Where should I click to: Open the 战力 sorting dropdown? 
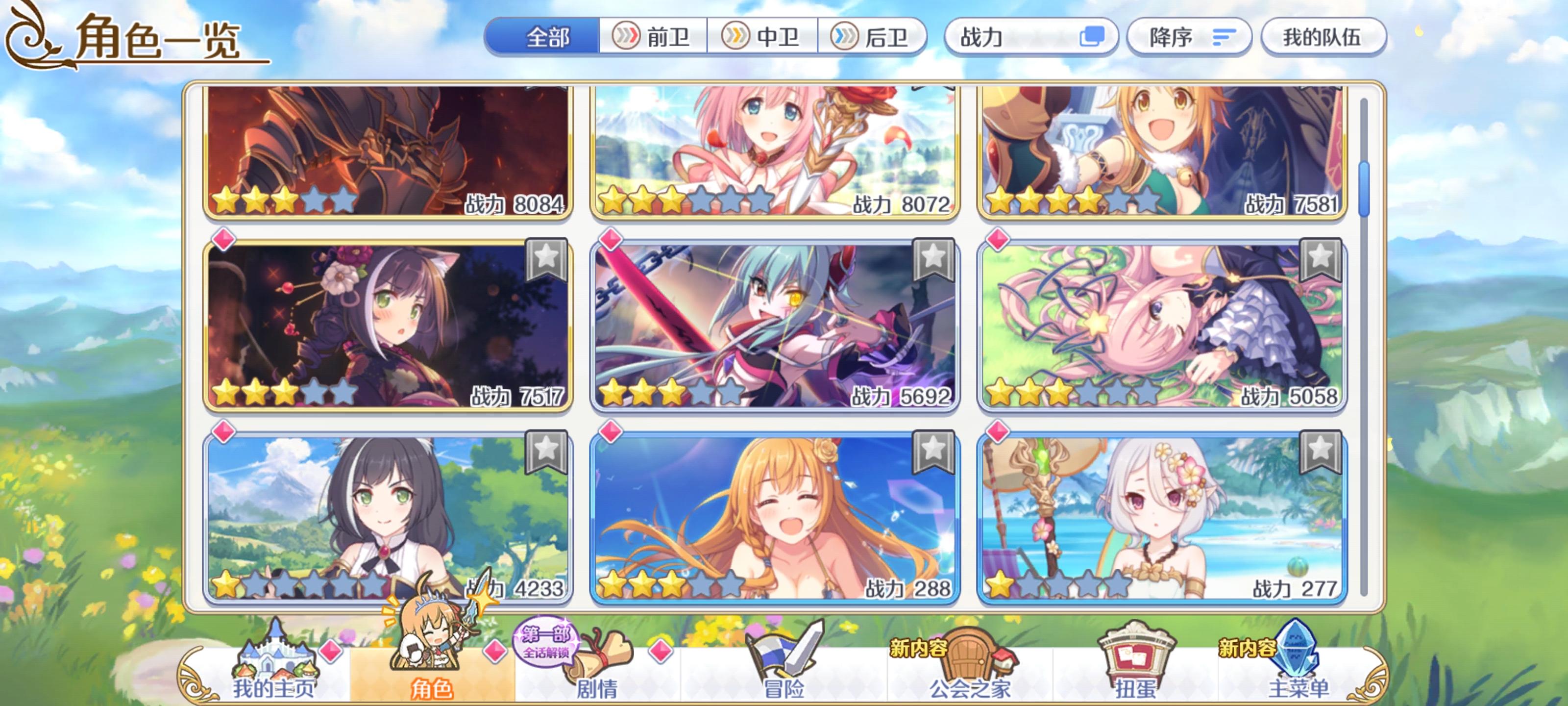point(1033,38)
